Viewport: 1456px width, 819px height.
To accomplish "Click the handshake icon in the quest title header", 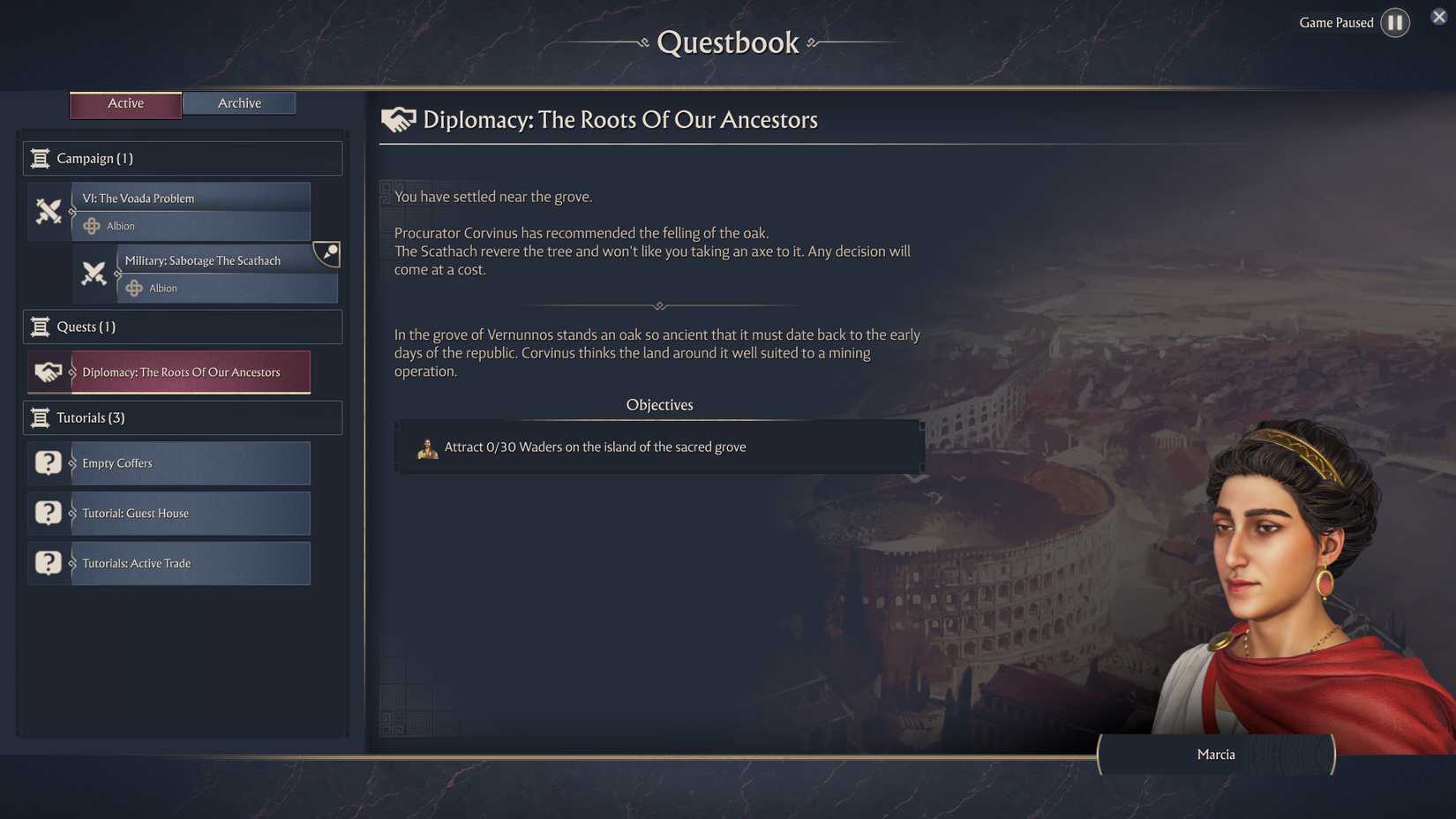I will 398,119.
